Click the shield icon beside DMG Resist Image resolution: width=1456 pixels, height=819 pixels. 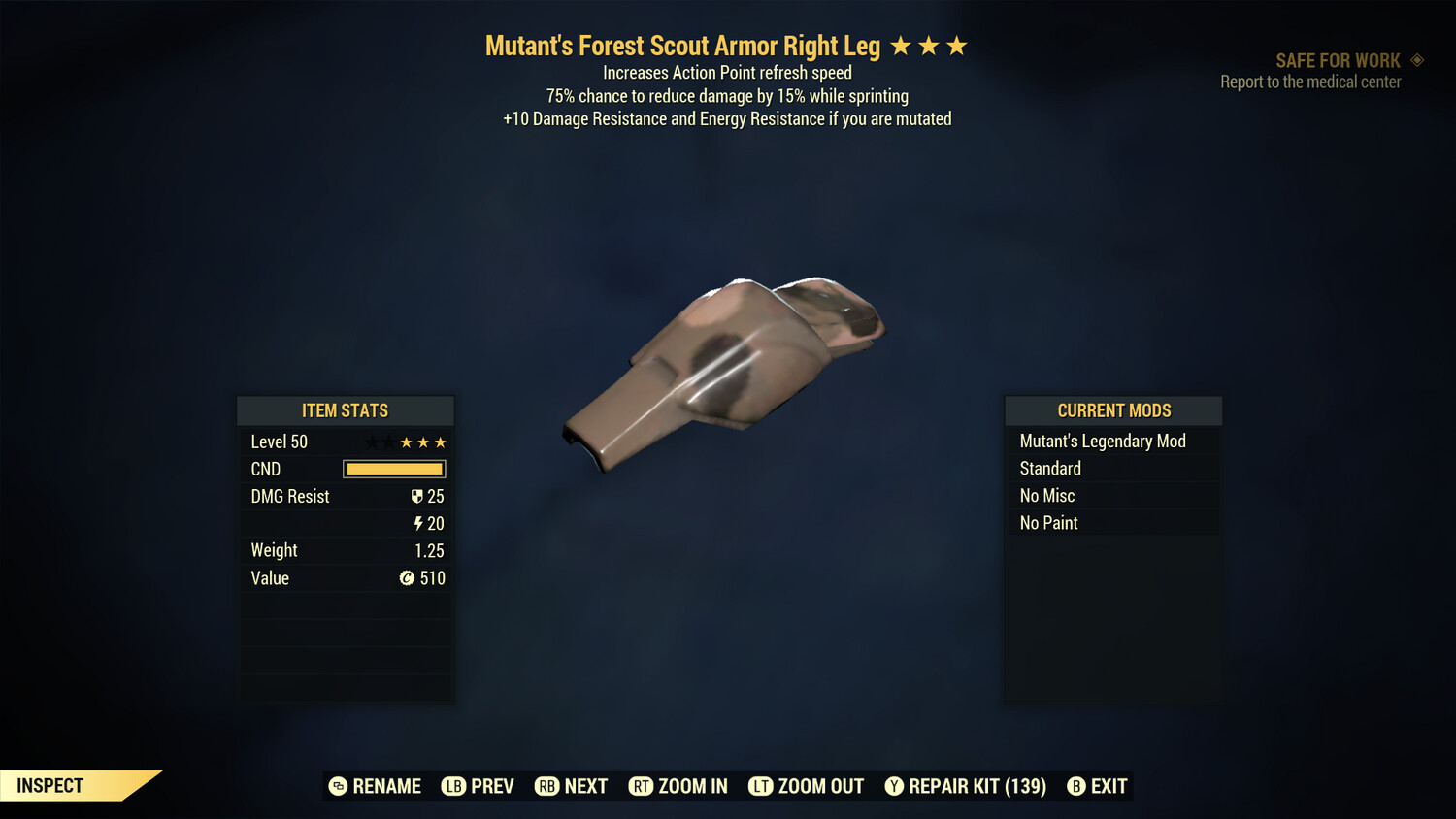(x=417, y=496)
